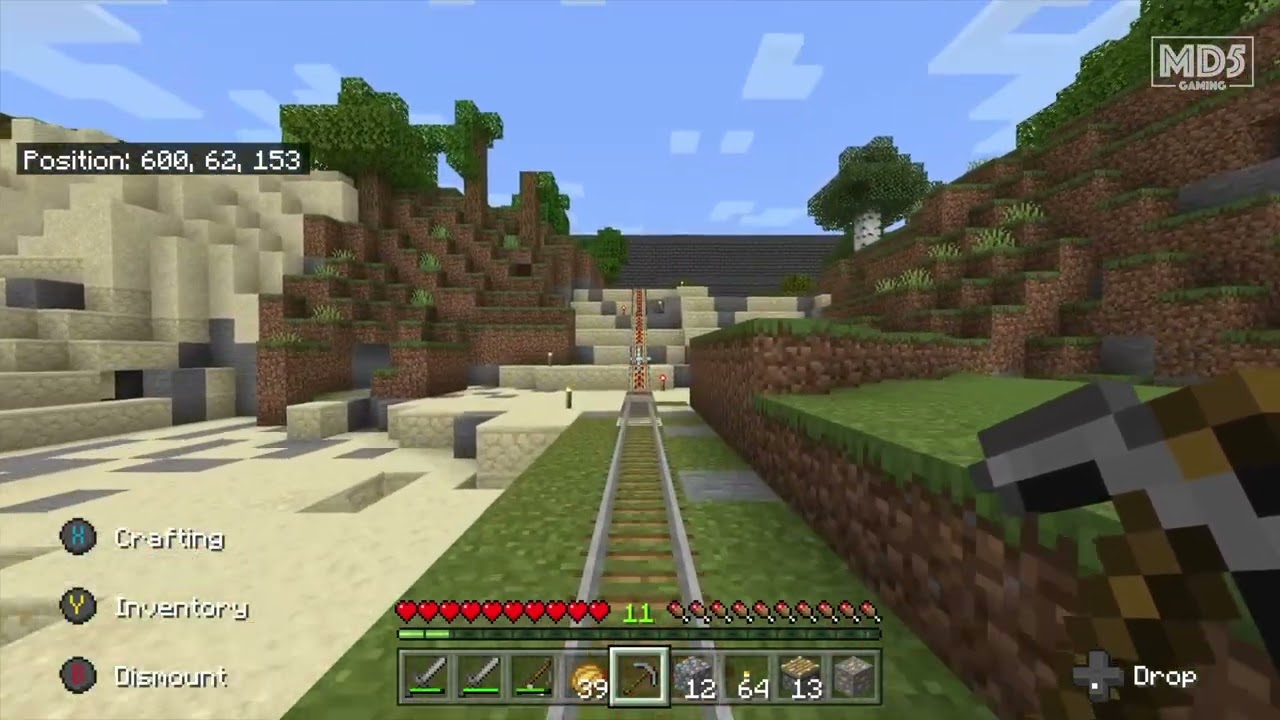Open the Crafting menu via X prompt
This screenshot has width=1280, height=720.
pyautogui.click(x=170, y=539)
